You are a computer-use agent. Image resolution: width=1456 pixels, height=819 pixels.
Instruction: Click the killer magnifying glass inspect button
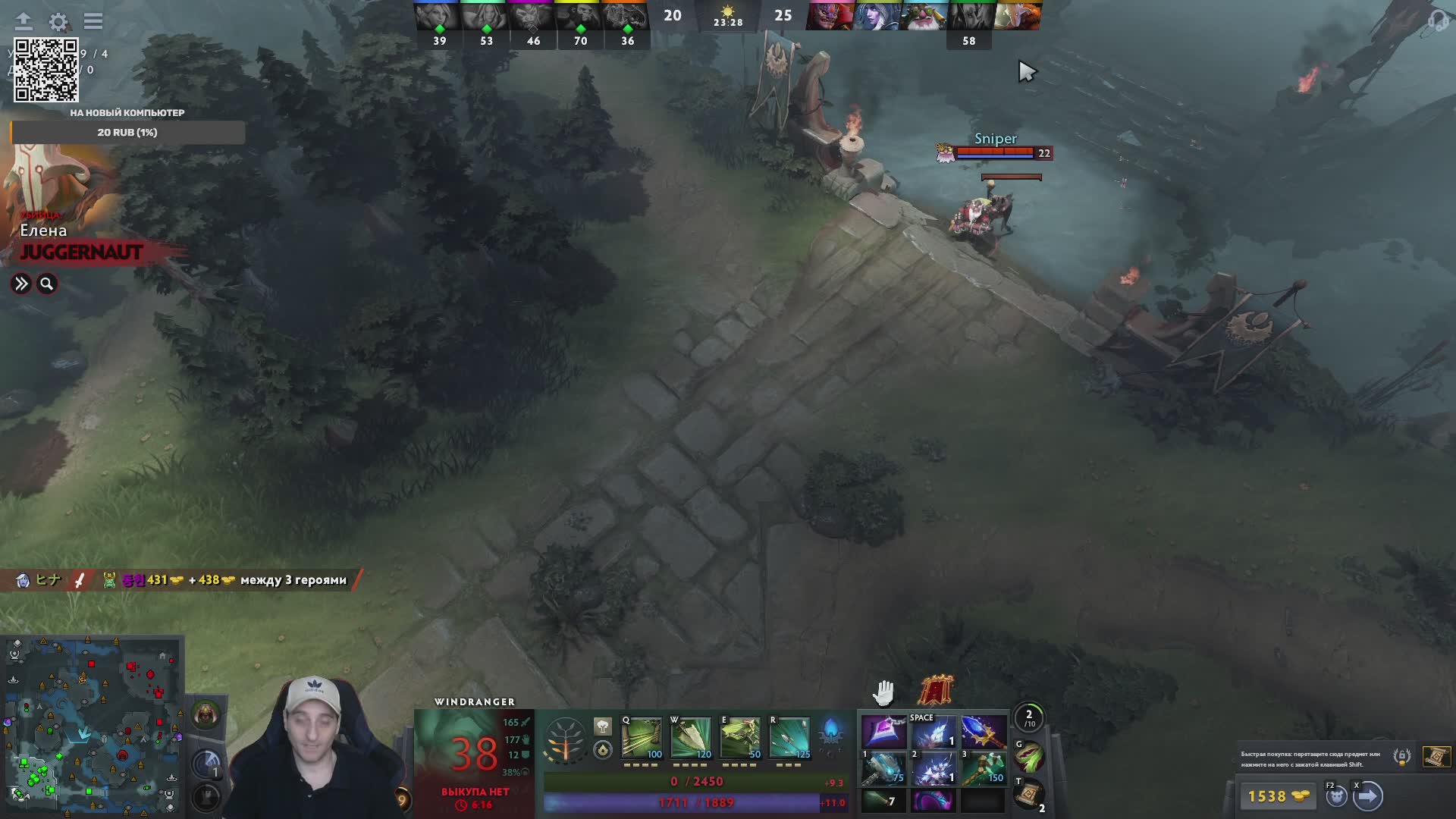(47, 284)
